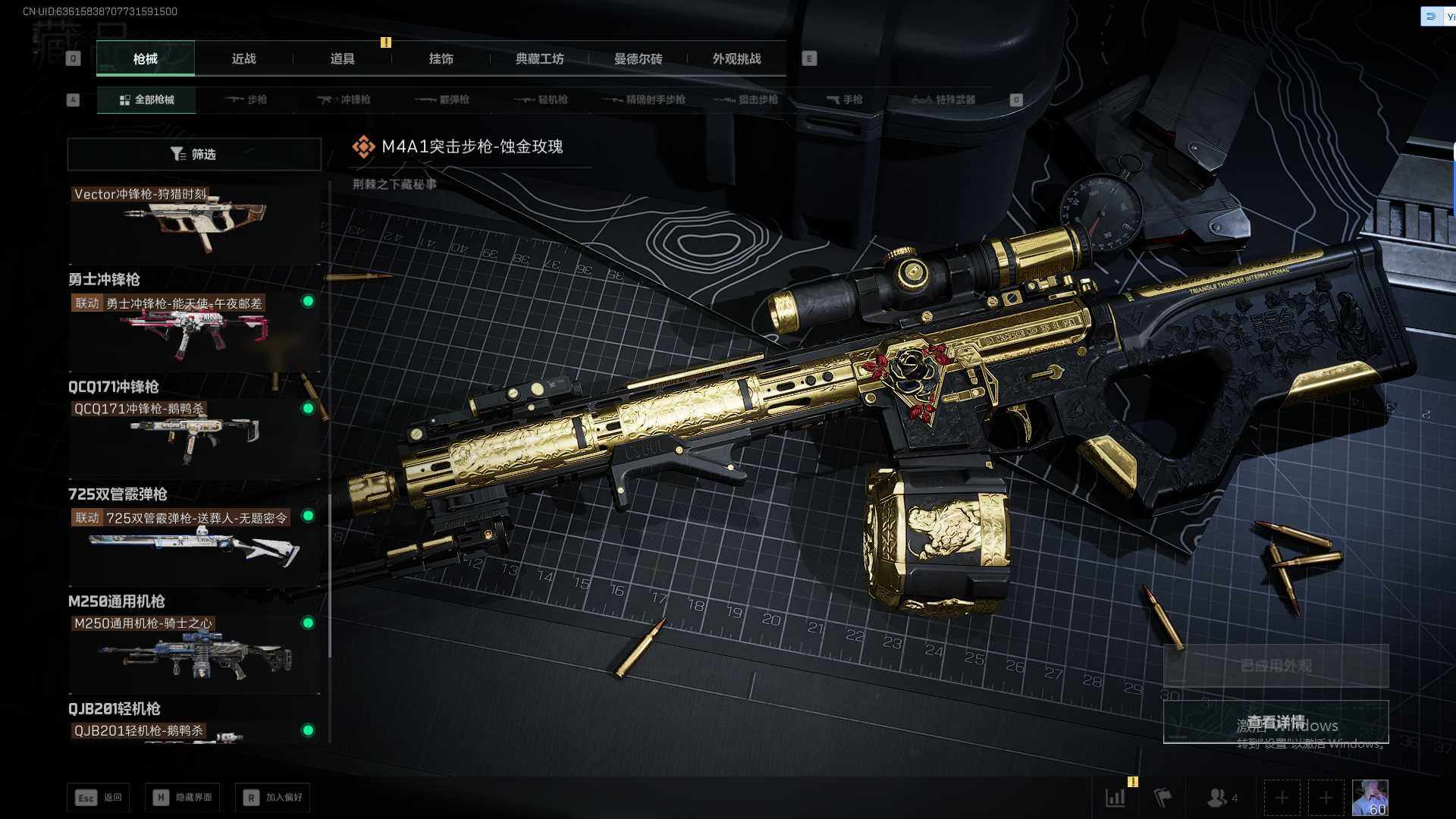Filter by 手枪 (pistols)
The width and height of the screenshot is (1456, 819).
[844, 99]
